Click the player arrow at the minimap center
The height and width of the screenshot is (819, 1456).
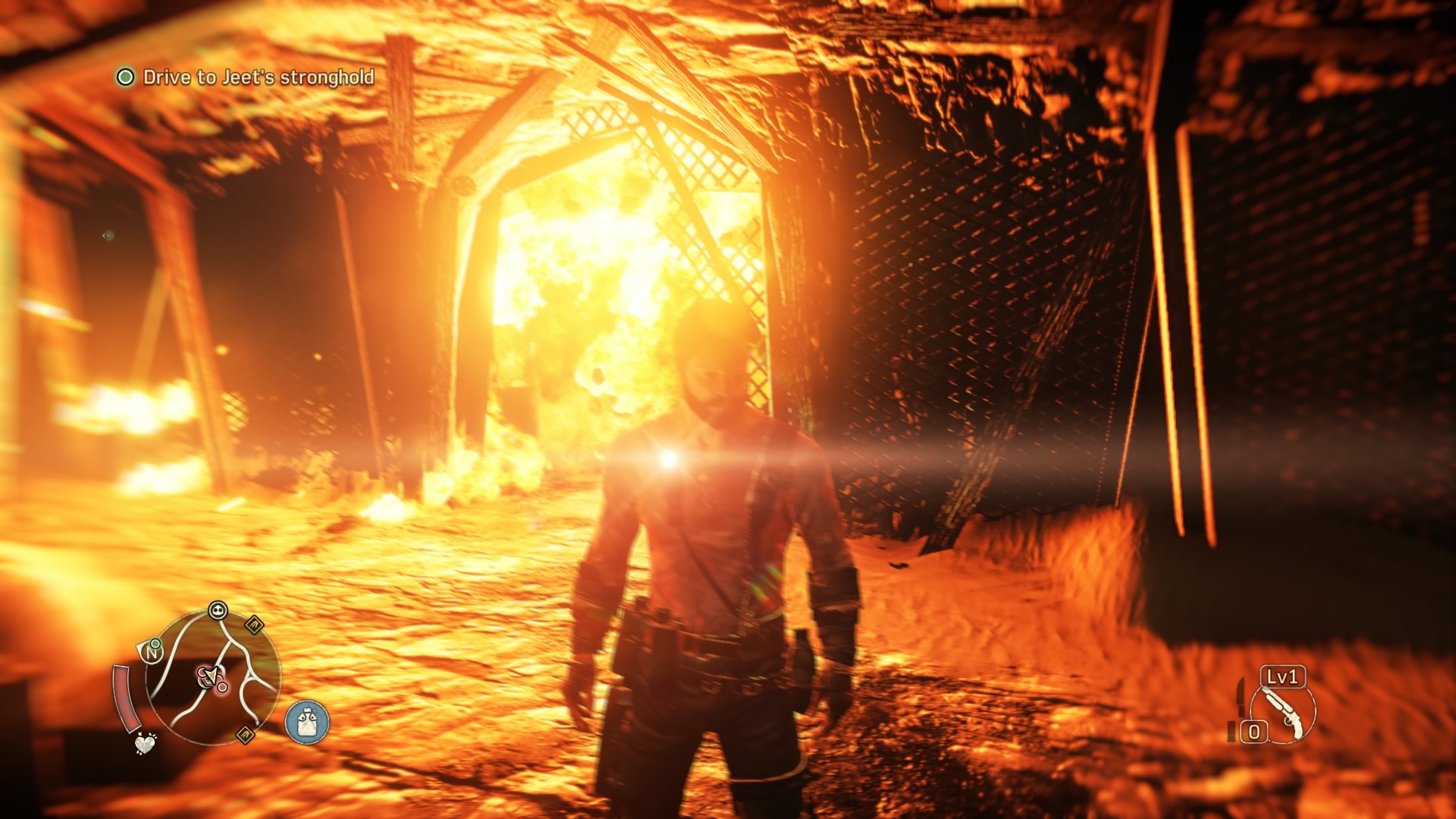point(211,676)
